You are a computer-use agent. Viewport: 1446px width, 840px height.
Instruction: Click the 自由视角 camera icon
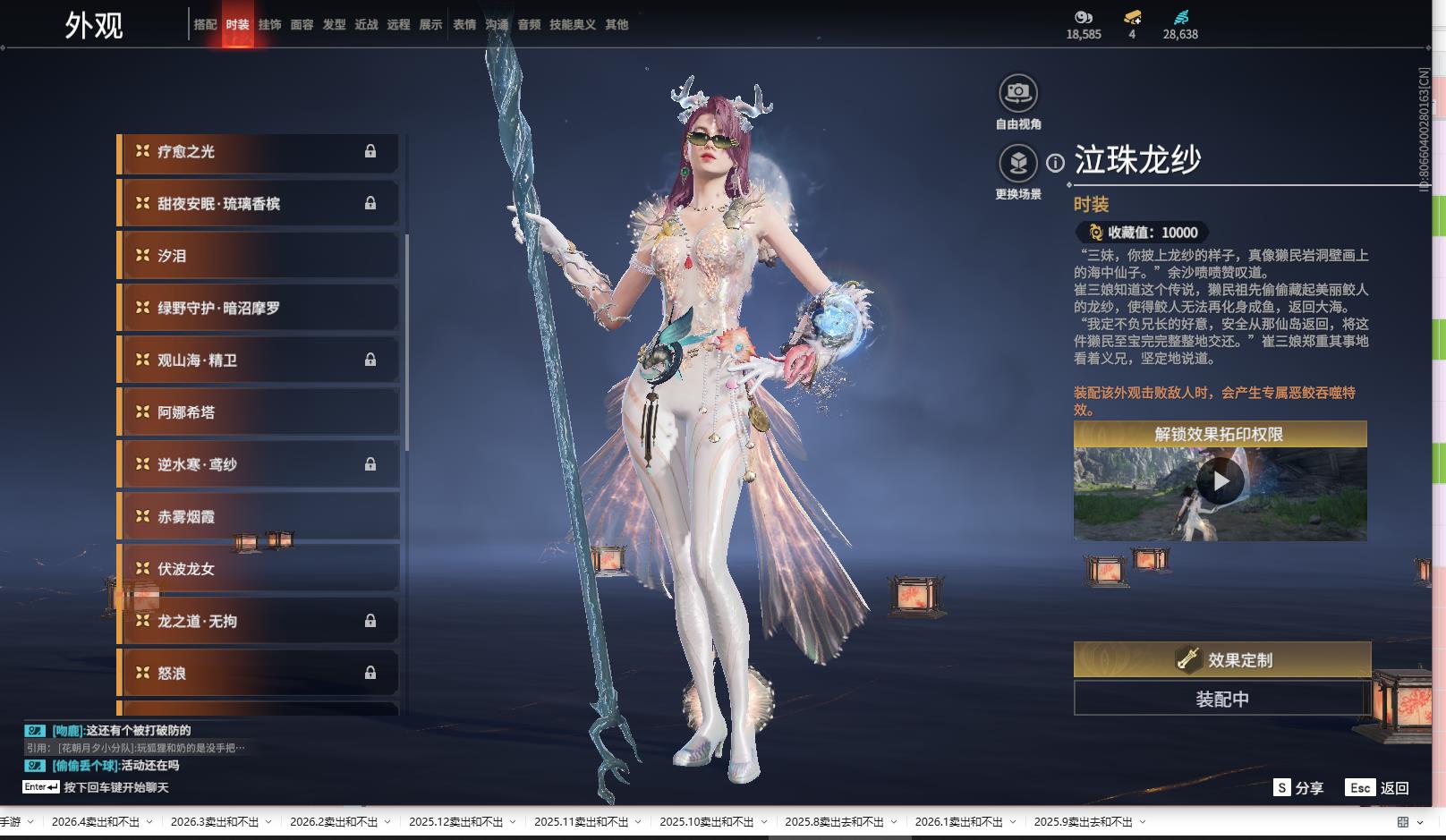click(1017, 93)
